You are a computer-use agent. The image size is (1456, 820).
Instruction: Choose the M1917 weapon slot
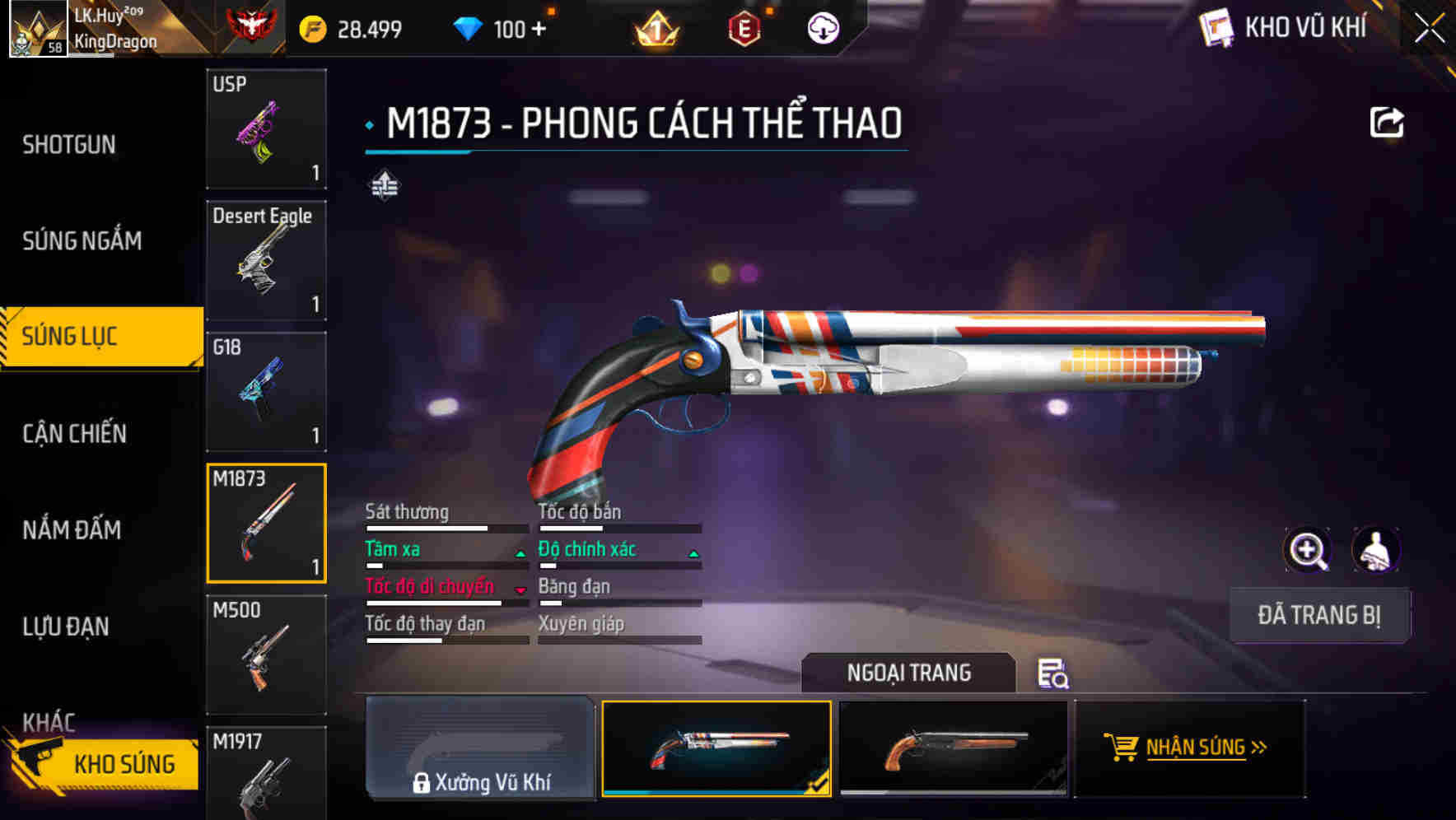(x=266, y=772)
